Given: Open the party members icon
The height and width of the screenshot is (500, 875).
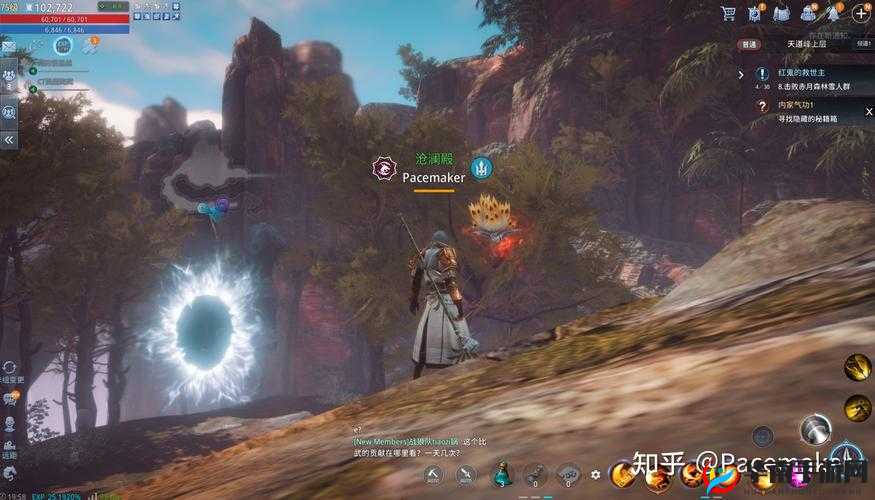Looking at the screenshot, I should click(9, 75).
